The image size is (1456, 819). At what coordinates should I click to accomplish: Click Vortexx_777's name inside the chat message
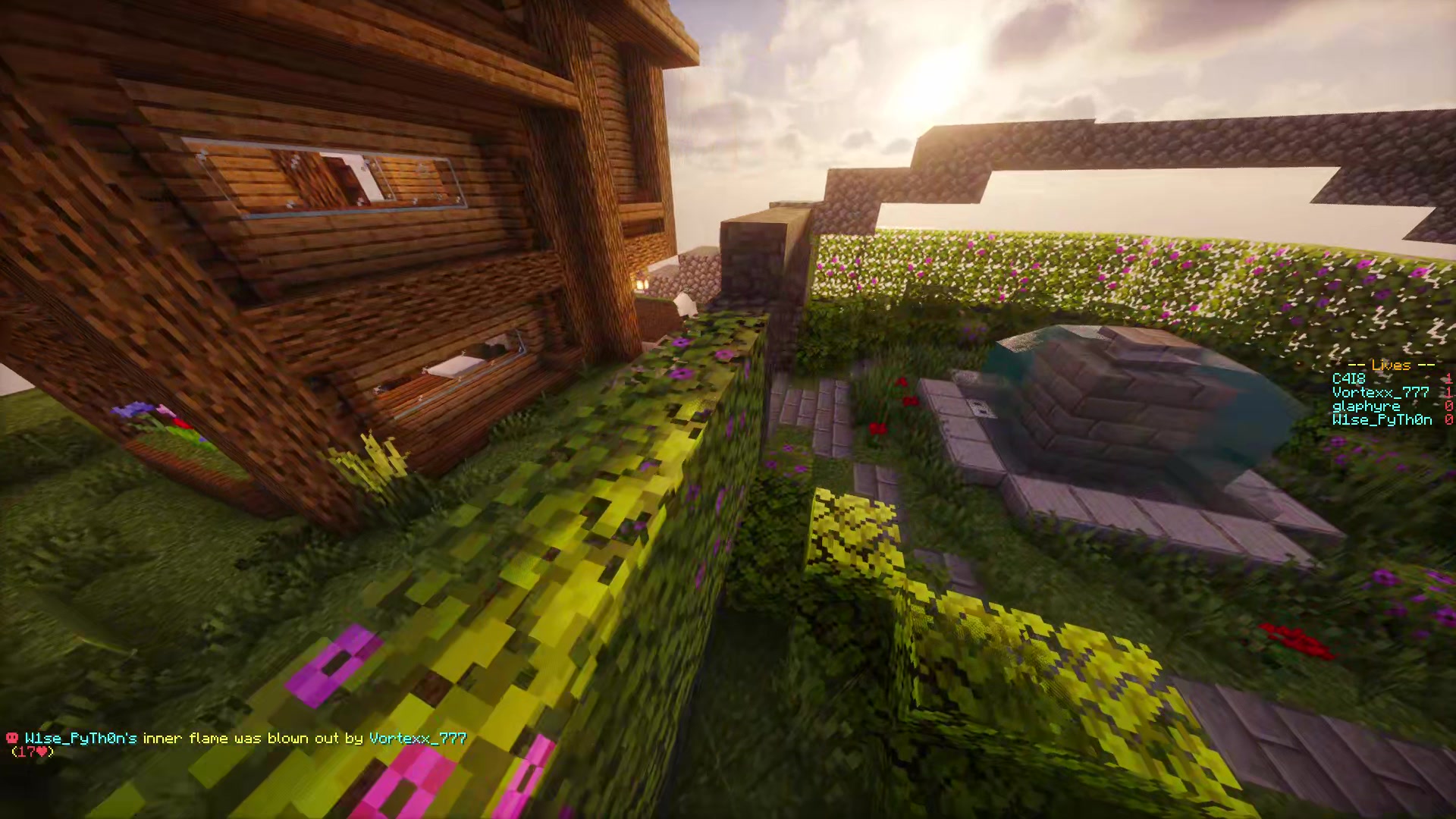417,738
